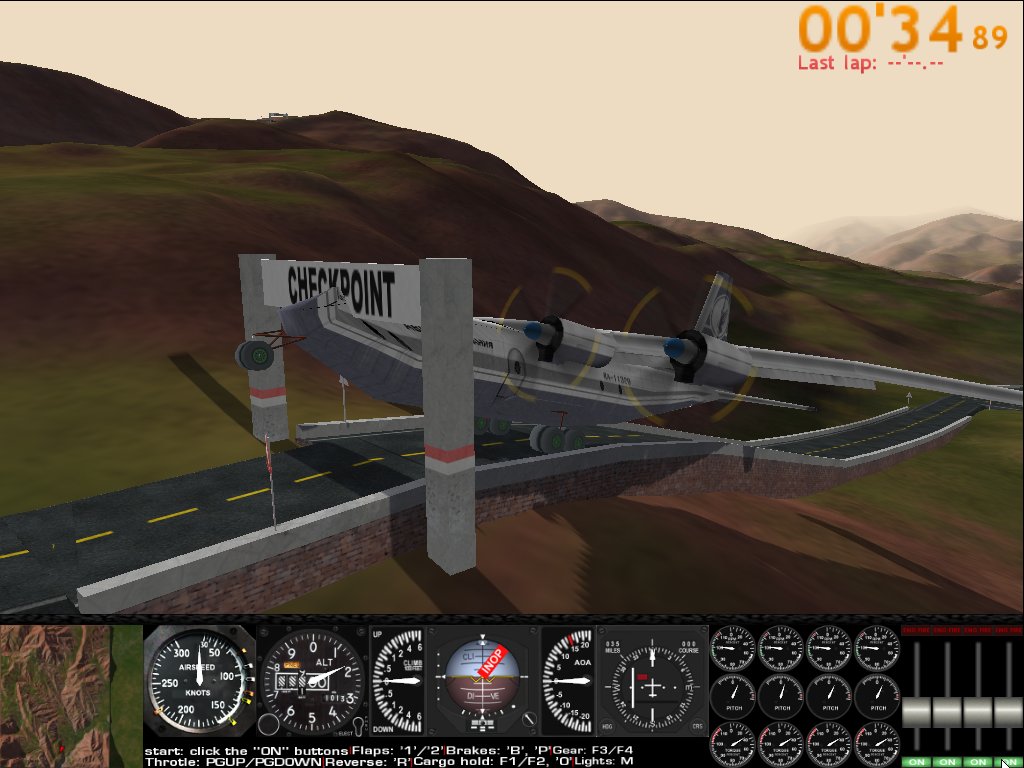Turn on engine 1 with its ON button
The image size is (1024, 768).
(x=916, y=762)
